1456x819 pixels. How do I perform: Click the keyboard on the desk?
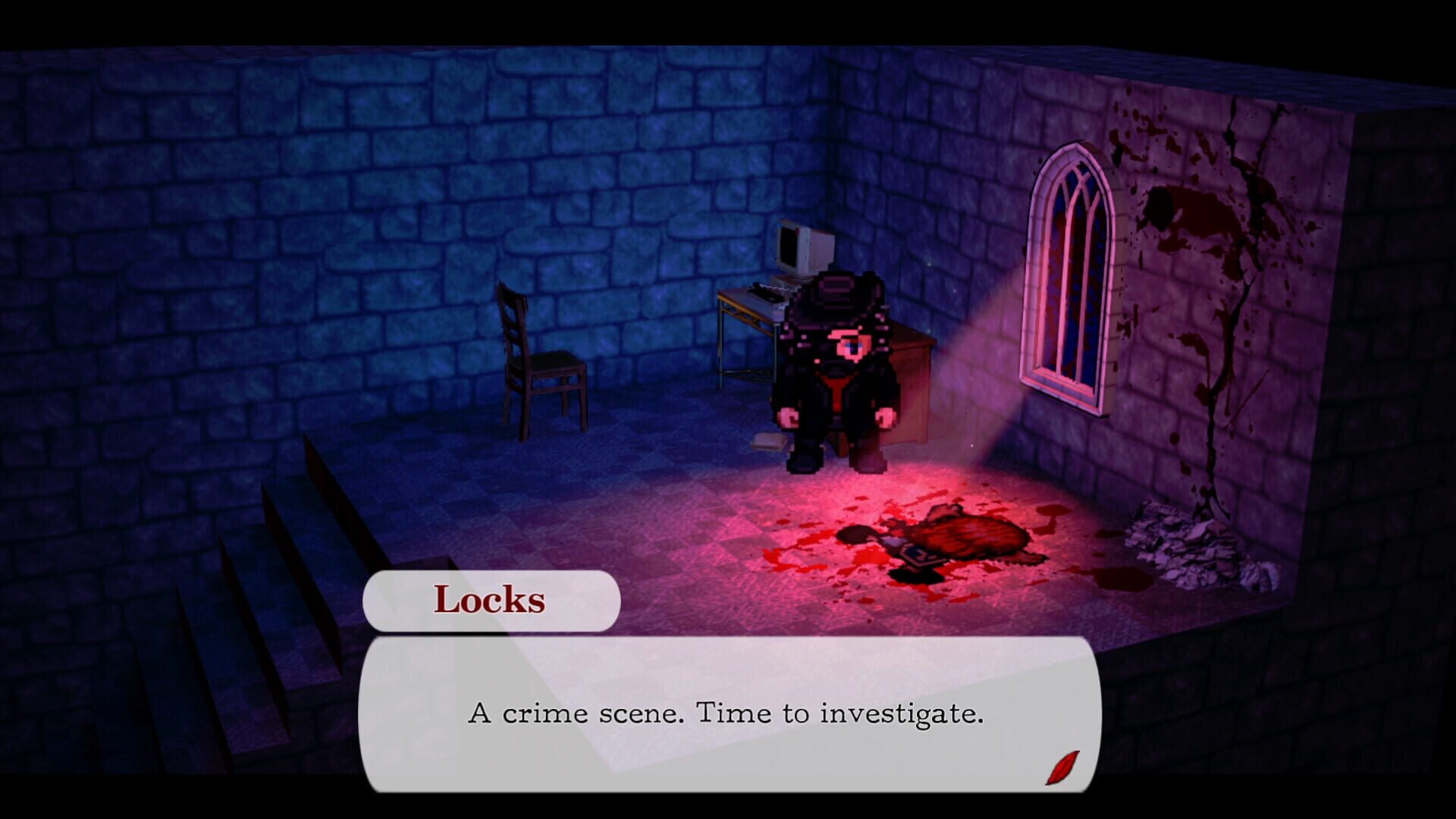pos(766,292)
